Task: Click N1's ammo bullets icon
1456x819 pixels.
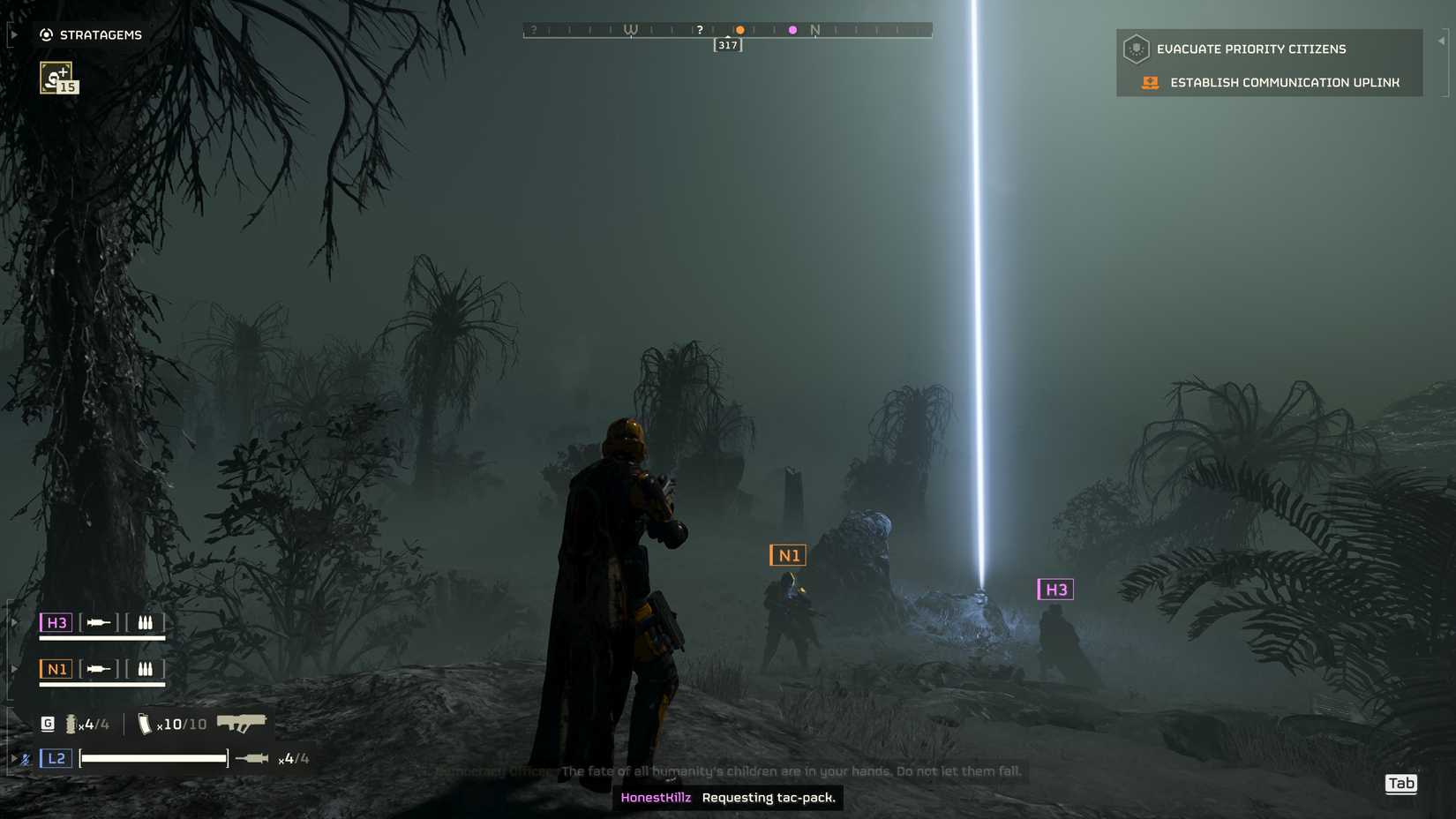Action: (146, 669)
